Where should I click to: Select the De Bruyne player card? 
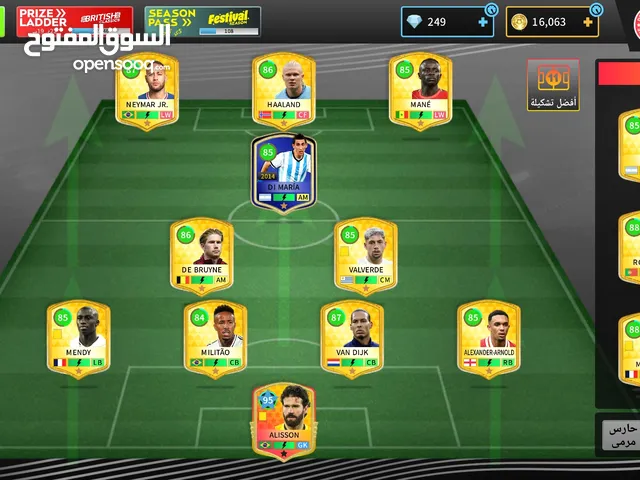coord(201,256)
